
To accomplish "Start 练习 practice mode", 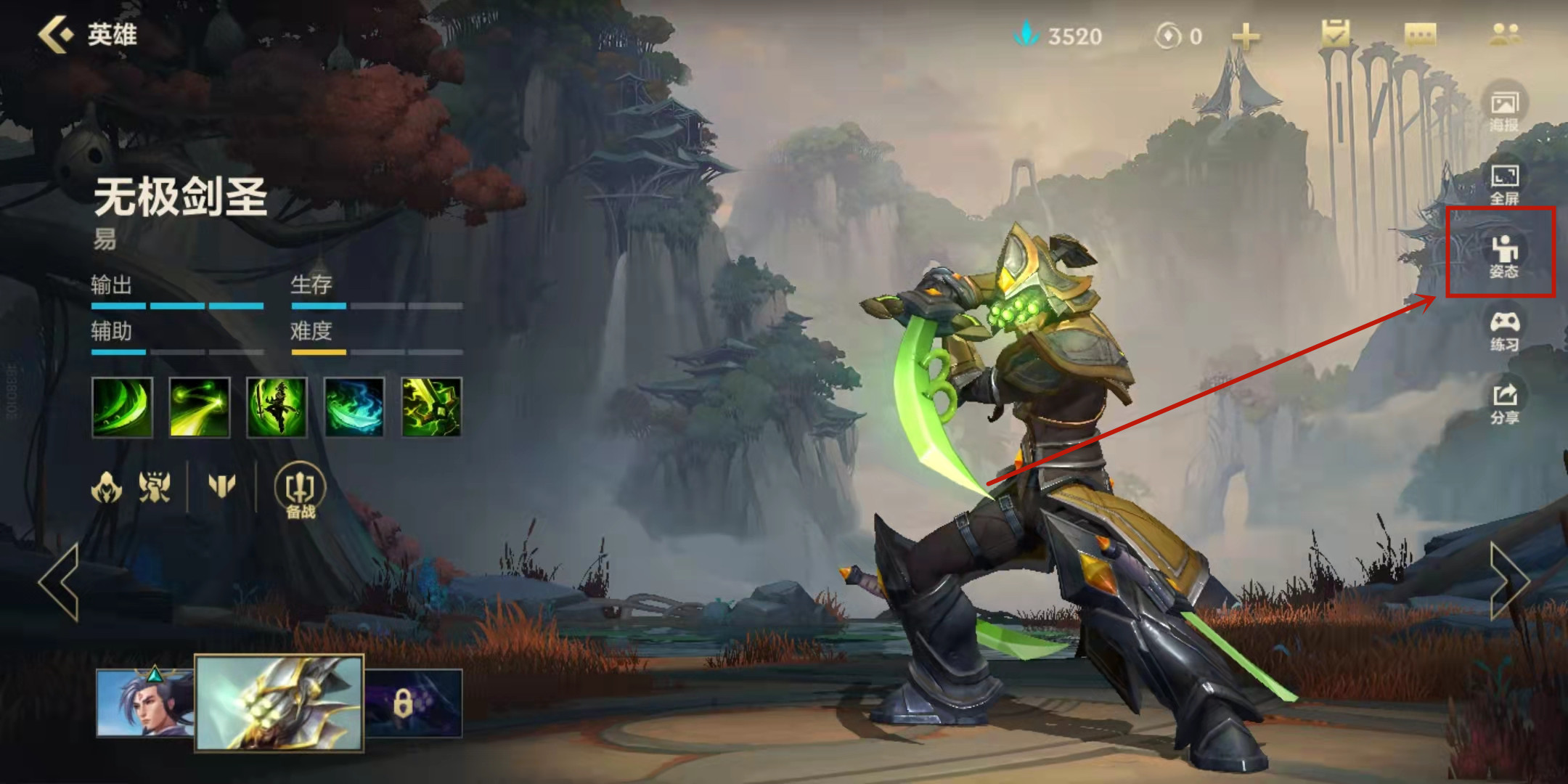I will (1505, 330).
